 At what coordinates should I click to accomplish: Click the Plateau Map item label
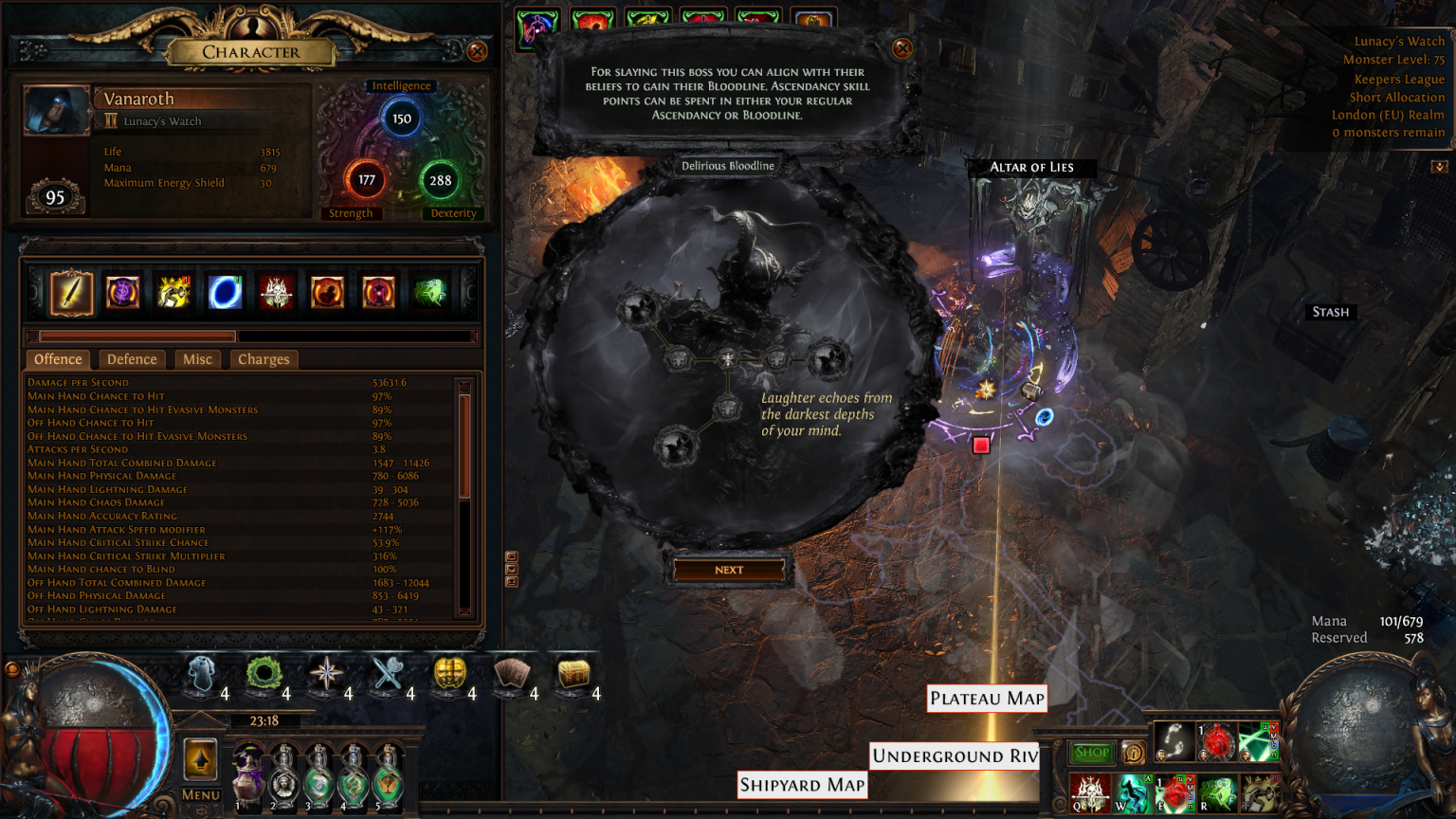(x=987, y=699)
